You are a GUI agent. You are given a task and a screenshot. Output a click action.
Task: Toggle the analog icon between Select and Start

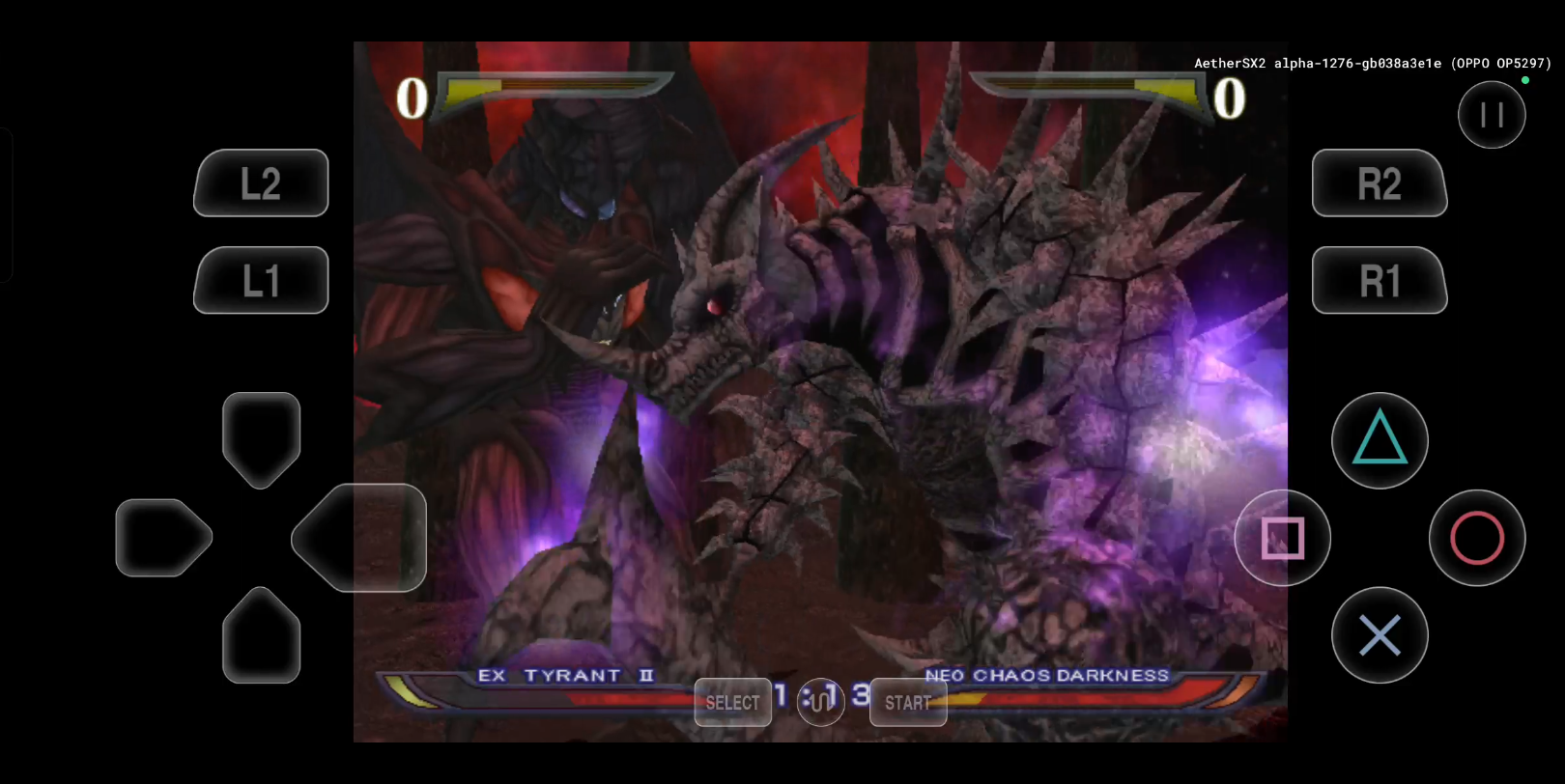tap(820, 700)
